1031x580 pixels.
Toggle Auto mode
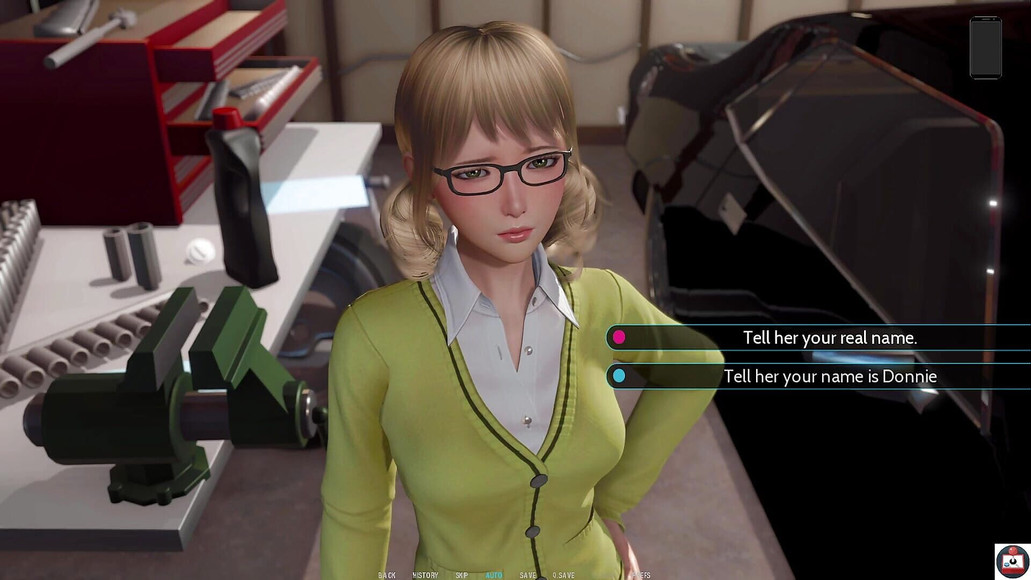[x=494, y=575]
